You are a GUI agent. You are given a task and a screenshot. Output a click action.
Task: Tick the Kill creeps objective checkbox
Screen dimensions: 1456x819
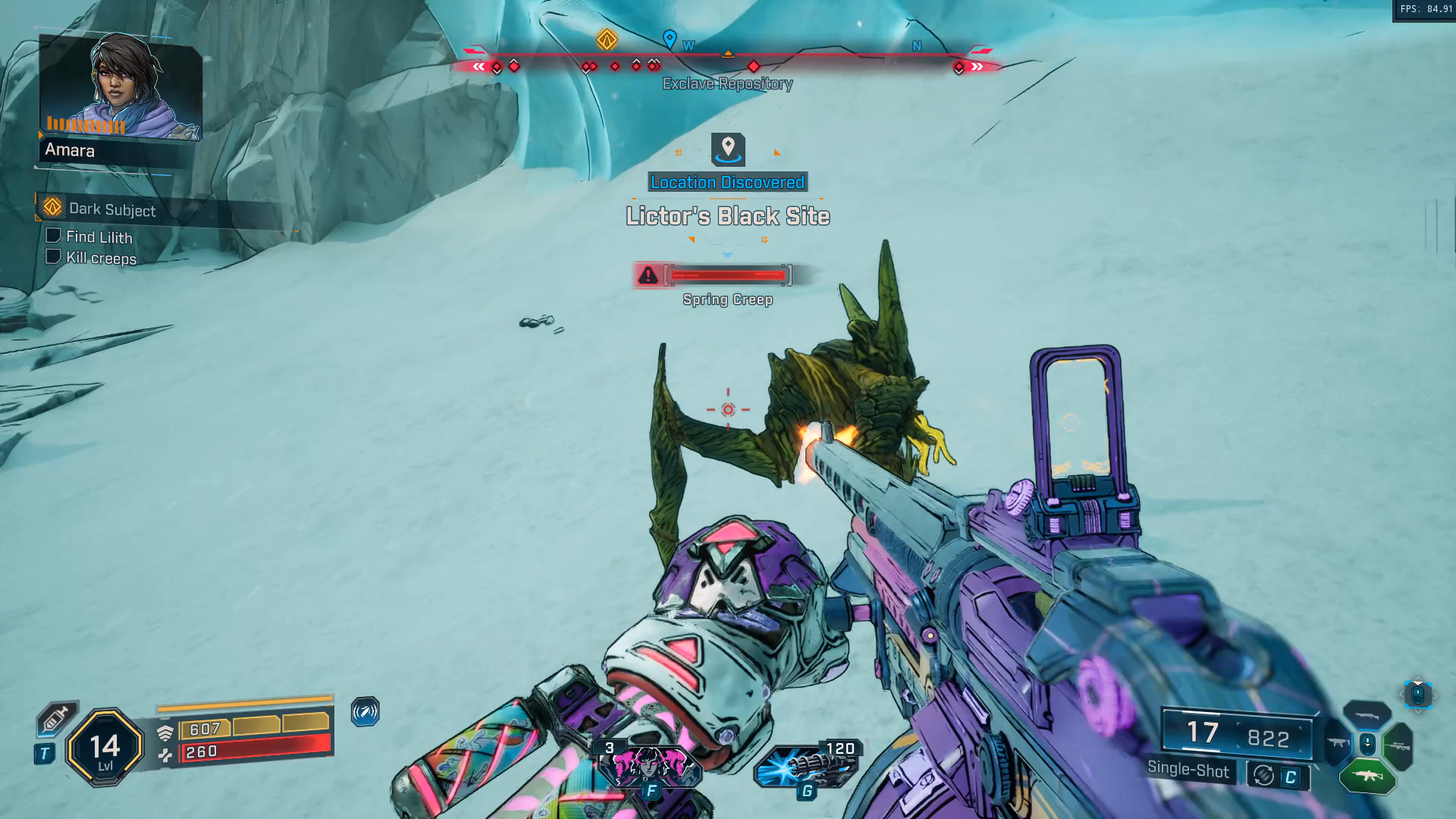(53, 256)
